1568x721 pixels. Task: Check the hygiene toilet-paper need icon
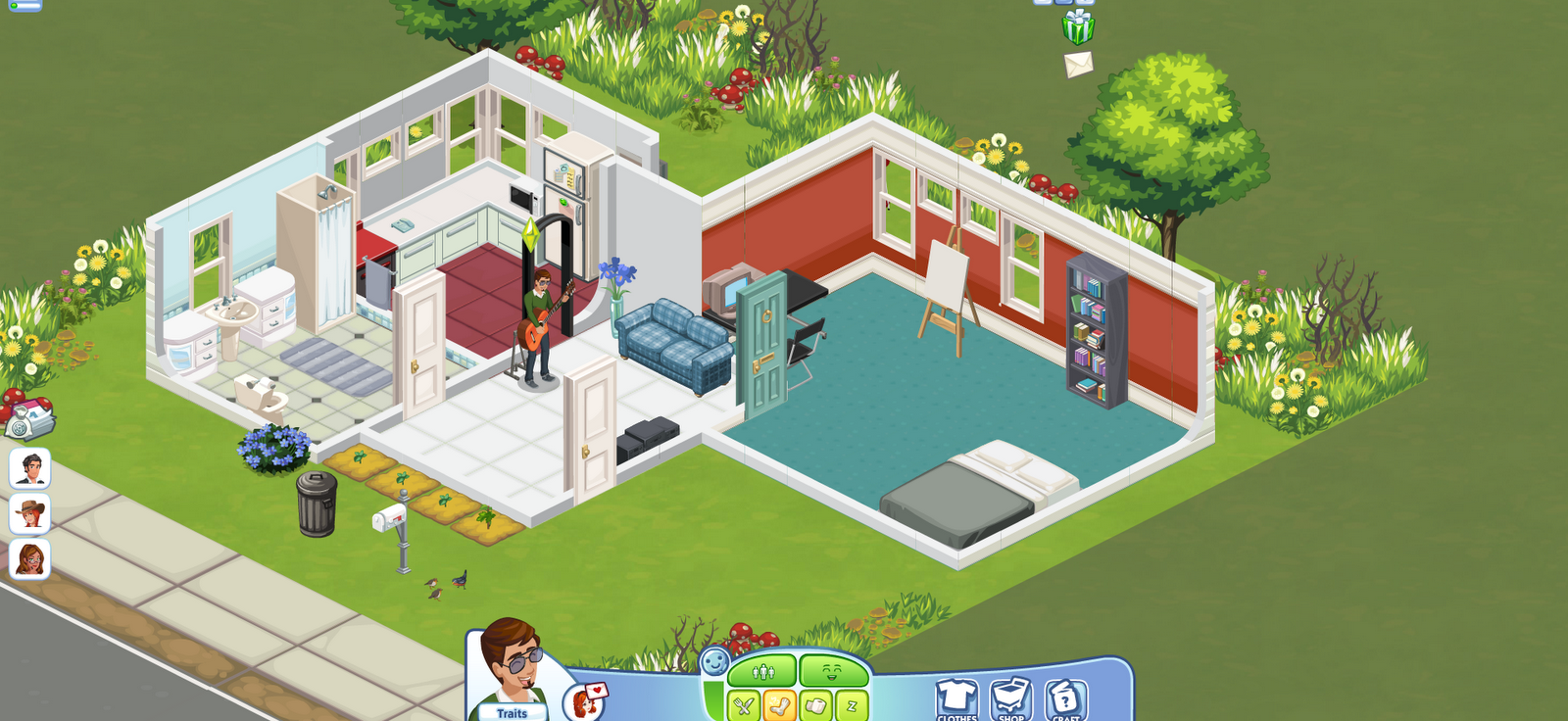point(816,702)
